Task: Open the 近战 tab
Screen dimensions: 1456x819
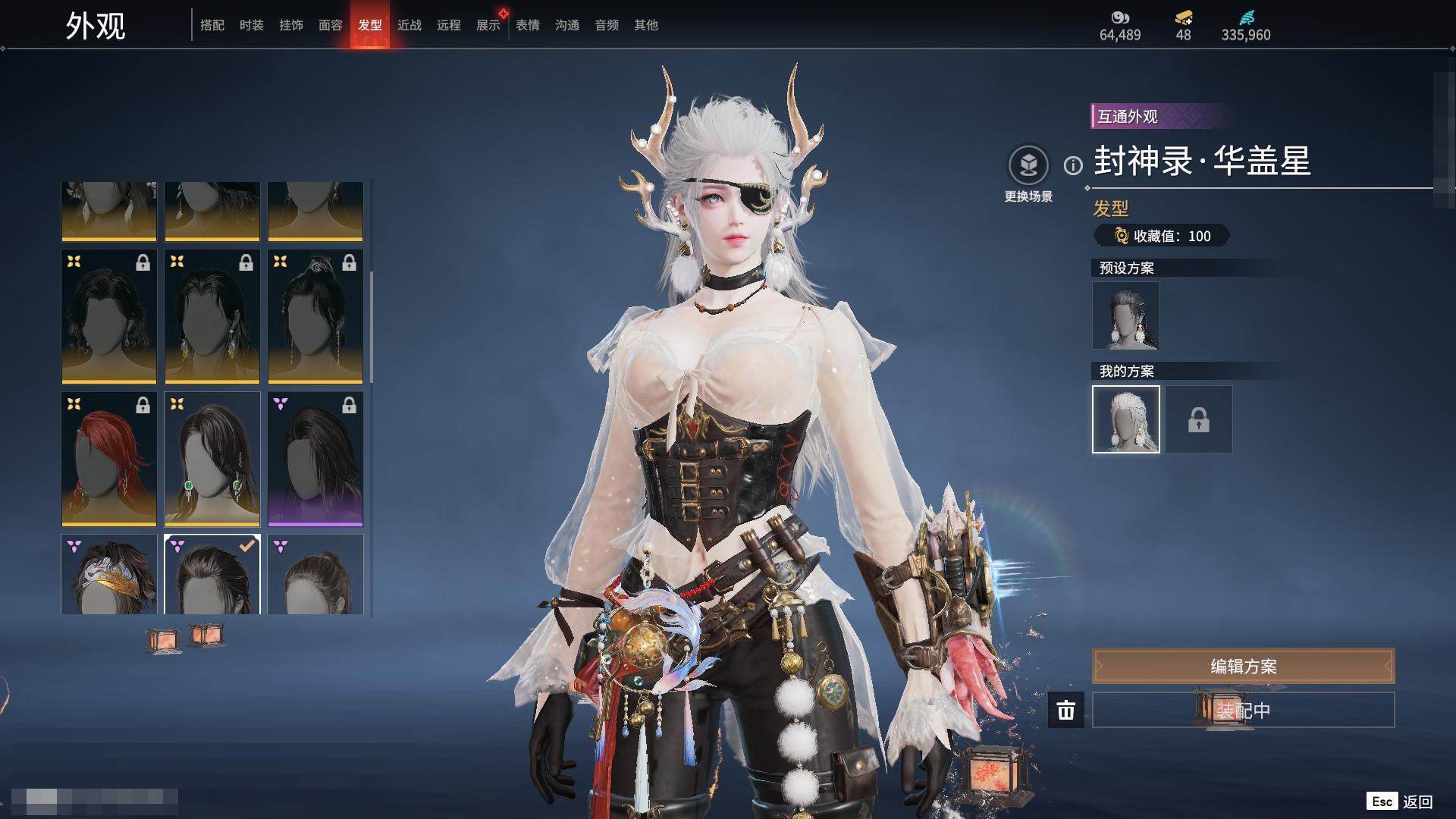Action: click(x=409, y=25)
